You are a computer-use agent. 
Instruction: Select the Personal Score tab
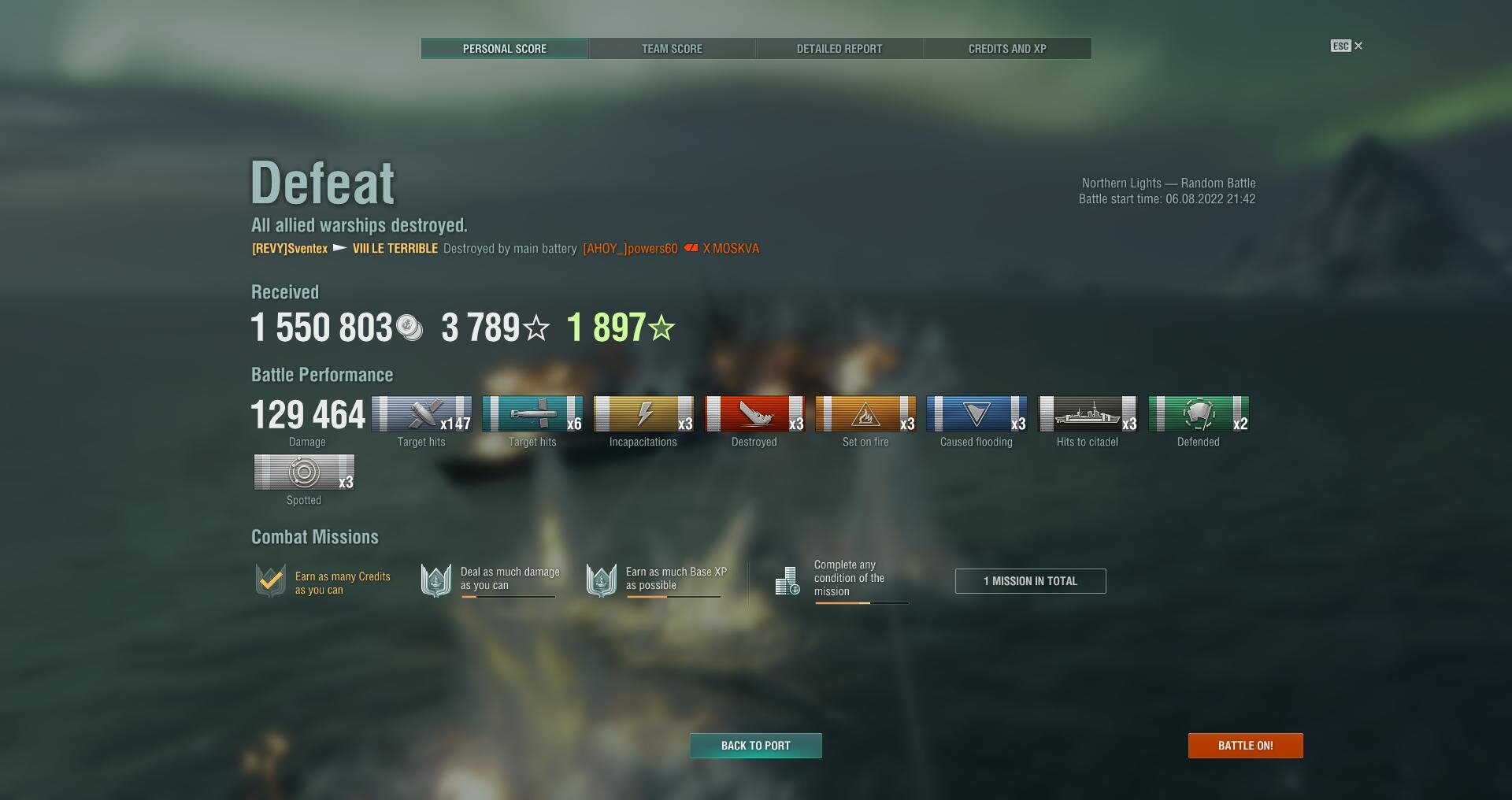[x=504, y=49]
